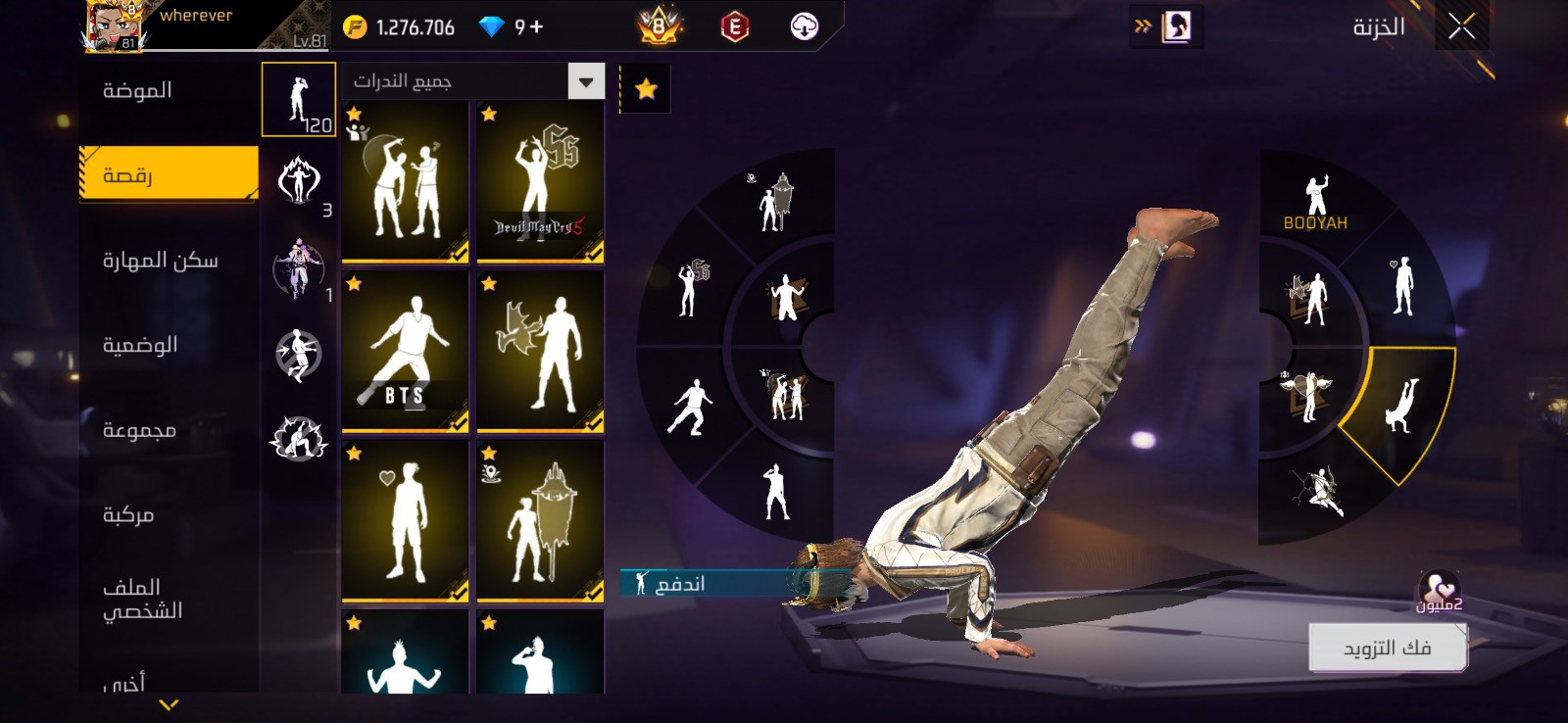Choose the Devil May Cry 5 emote
Image resolution: width=1568 pixels, height=723 pixels.
540,183
